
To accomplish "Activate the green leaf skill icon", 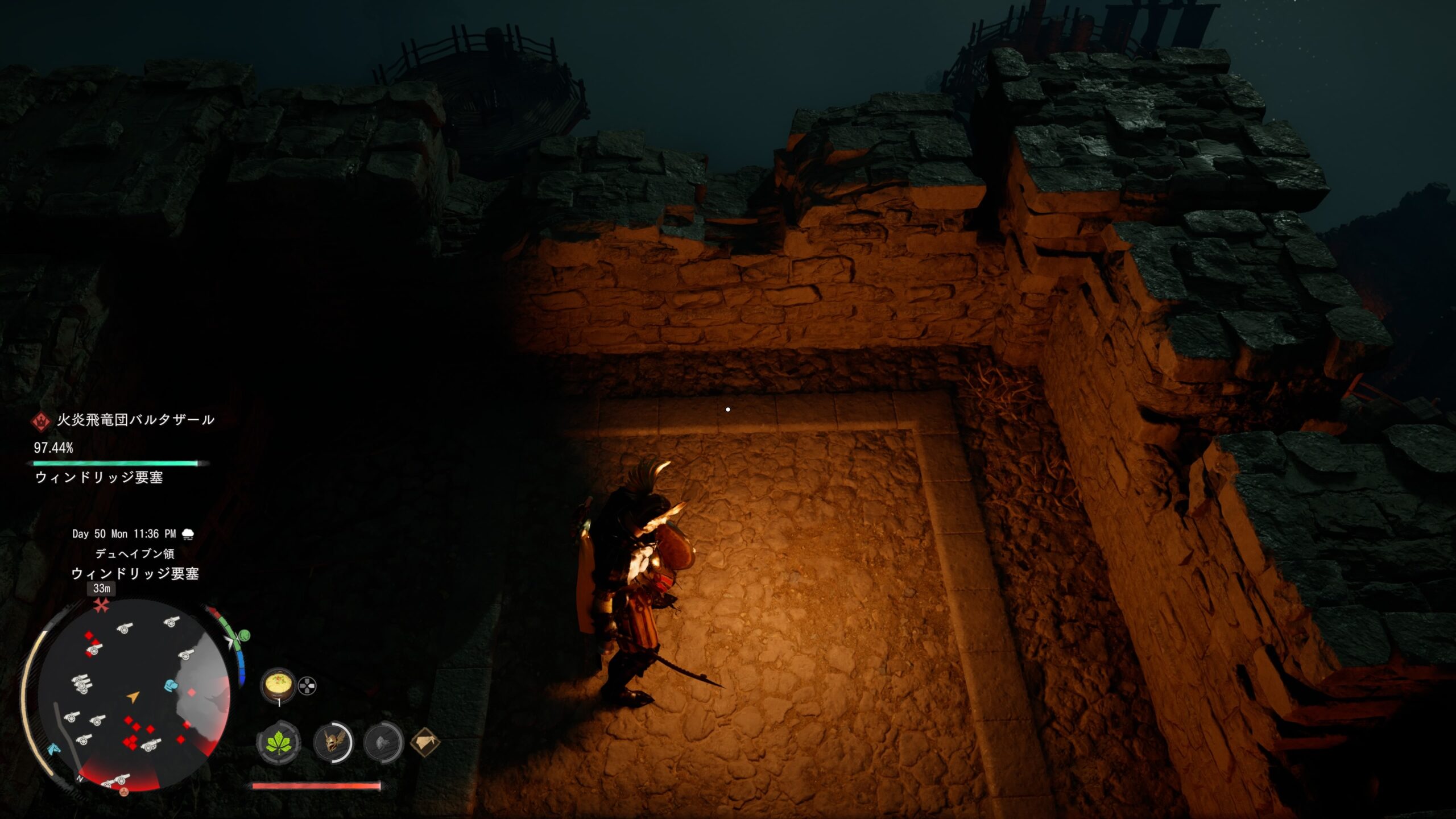I will pos(278,743).
